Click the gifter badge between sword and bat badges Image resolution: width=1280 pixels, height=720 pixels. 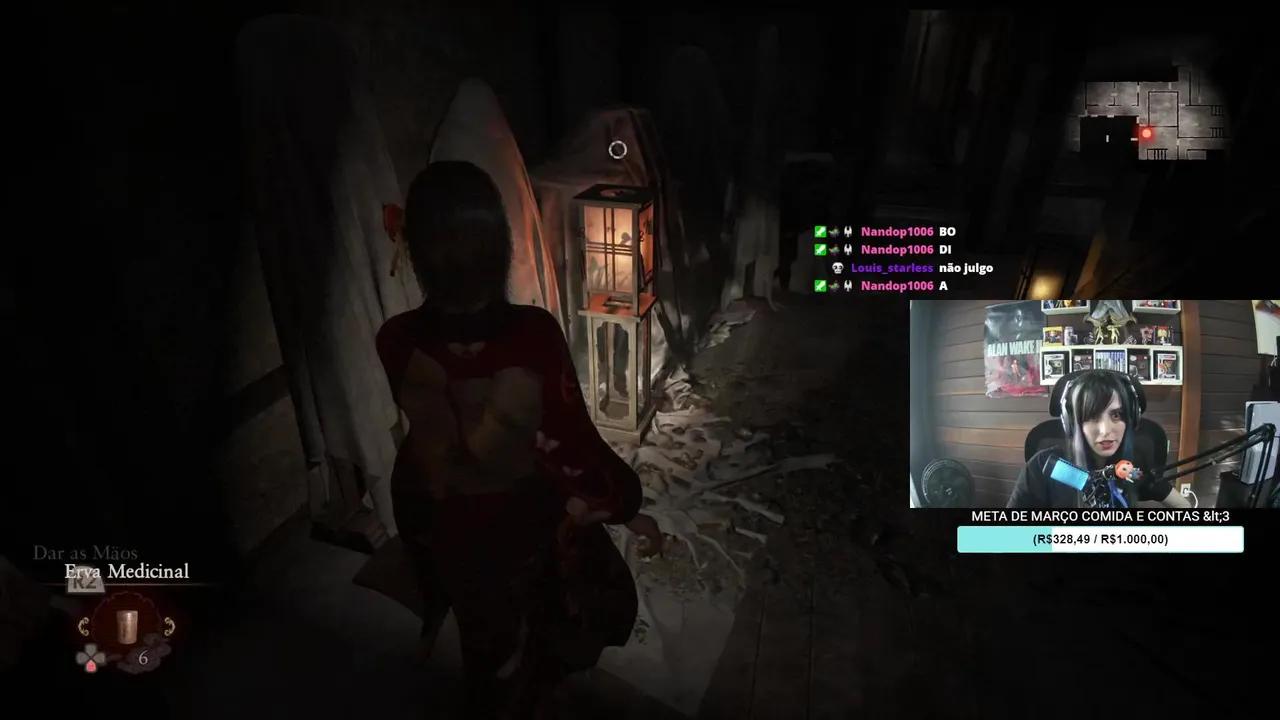tap(835, 231)
